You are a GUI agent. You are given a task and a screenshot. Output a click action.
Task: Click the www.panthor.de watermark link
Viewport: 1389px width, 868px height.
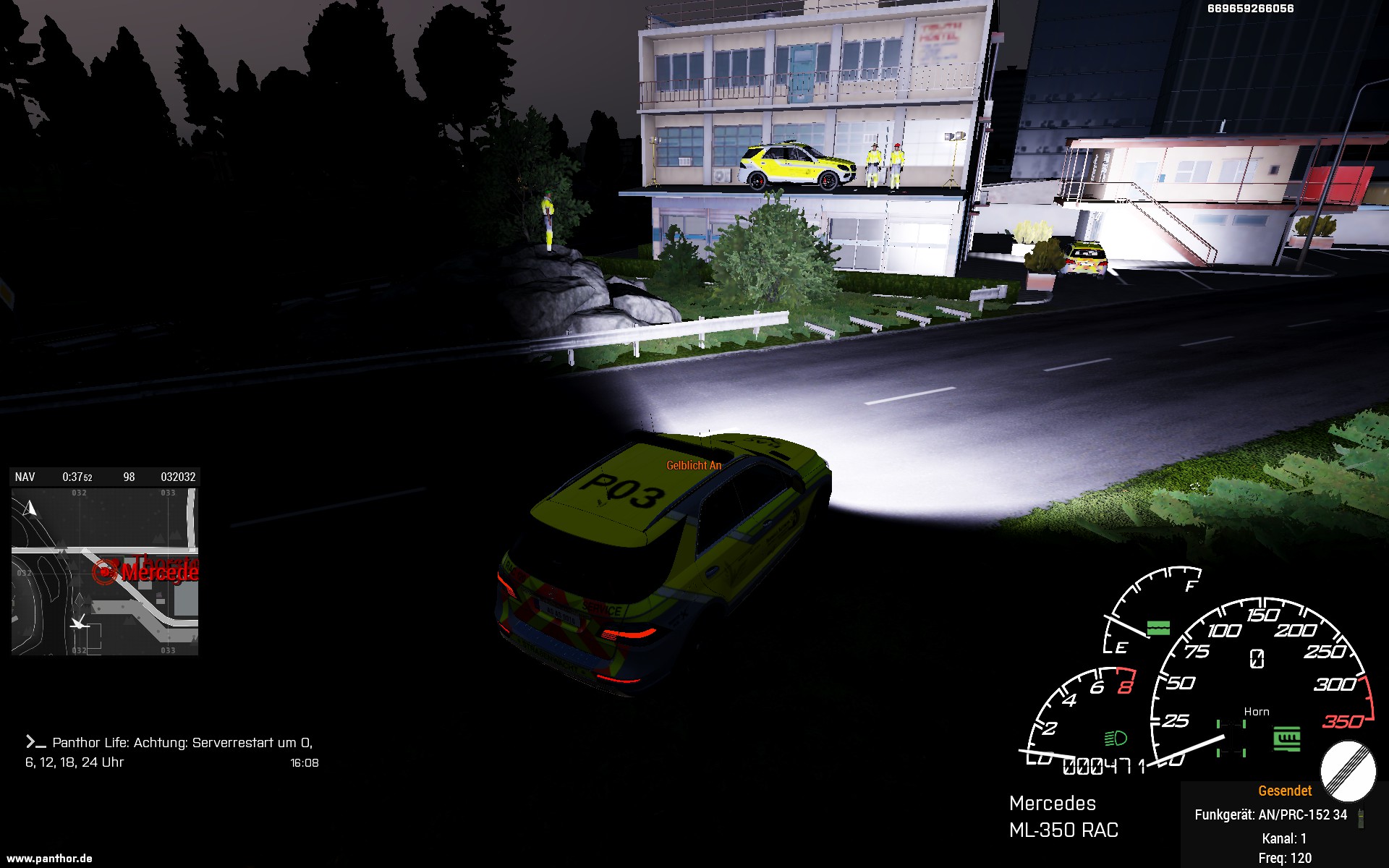click(49, 859)
